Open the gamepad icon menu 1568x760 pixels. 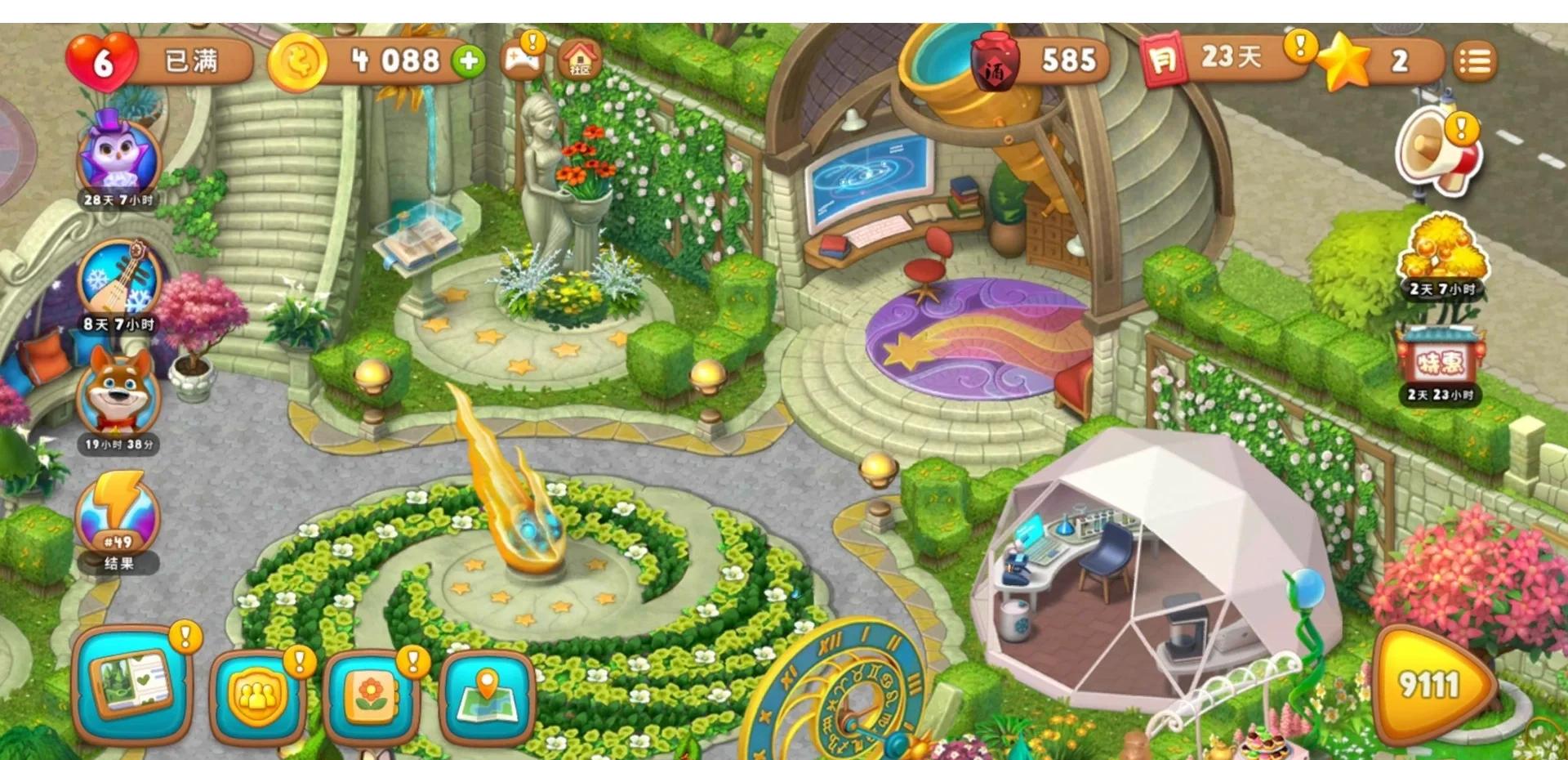click(x=523, y=60)
